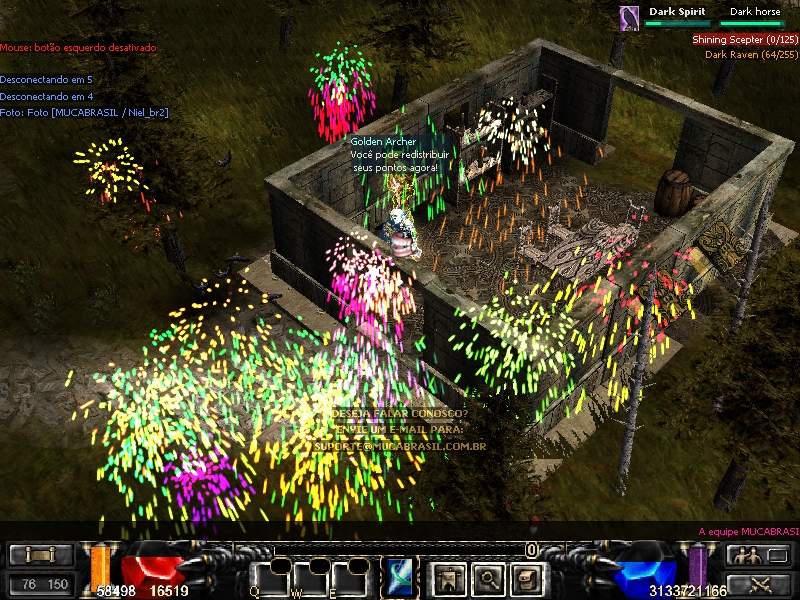Screen dimensions: 800x600
Task: Select the W potion hotkey slot
Action: [311, 578]
